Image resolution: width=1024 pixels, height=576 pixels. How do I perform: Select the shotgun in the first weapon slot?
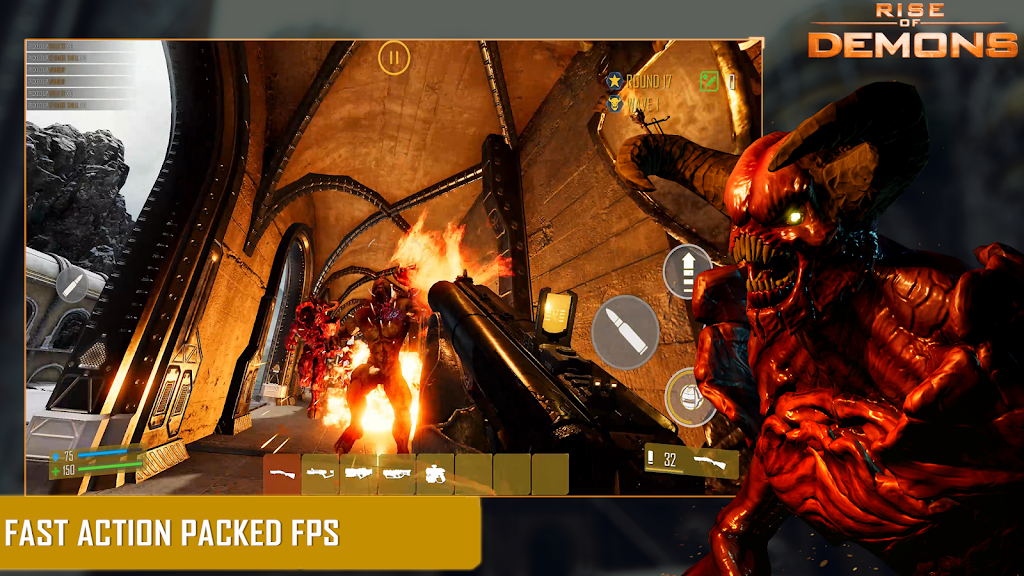tap(283, 474)
